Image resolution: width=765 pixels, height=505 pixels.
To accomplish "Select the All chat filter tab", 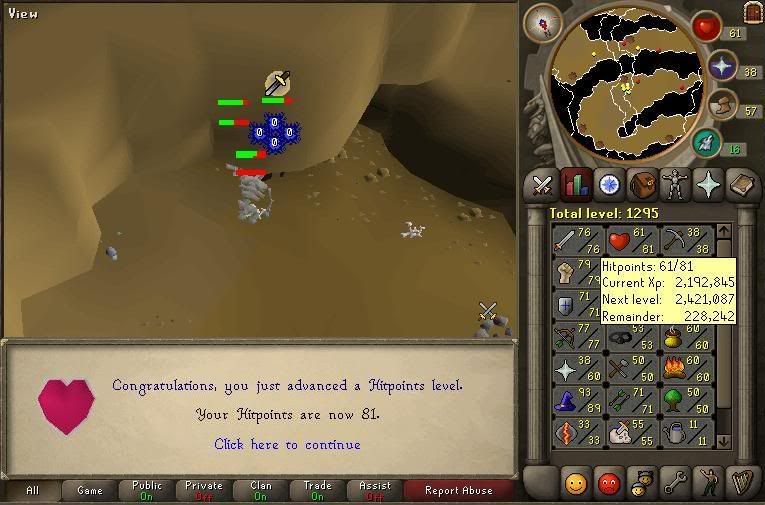I will coord(32,490).
